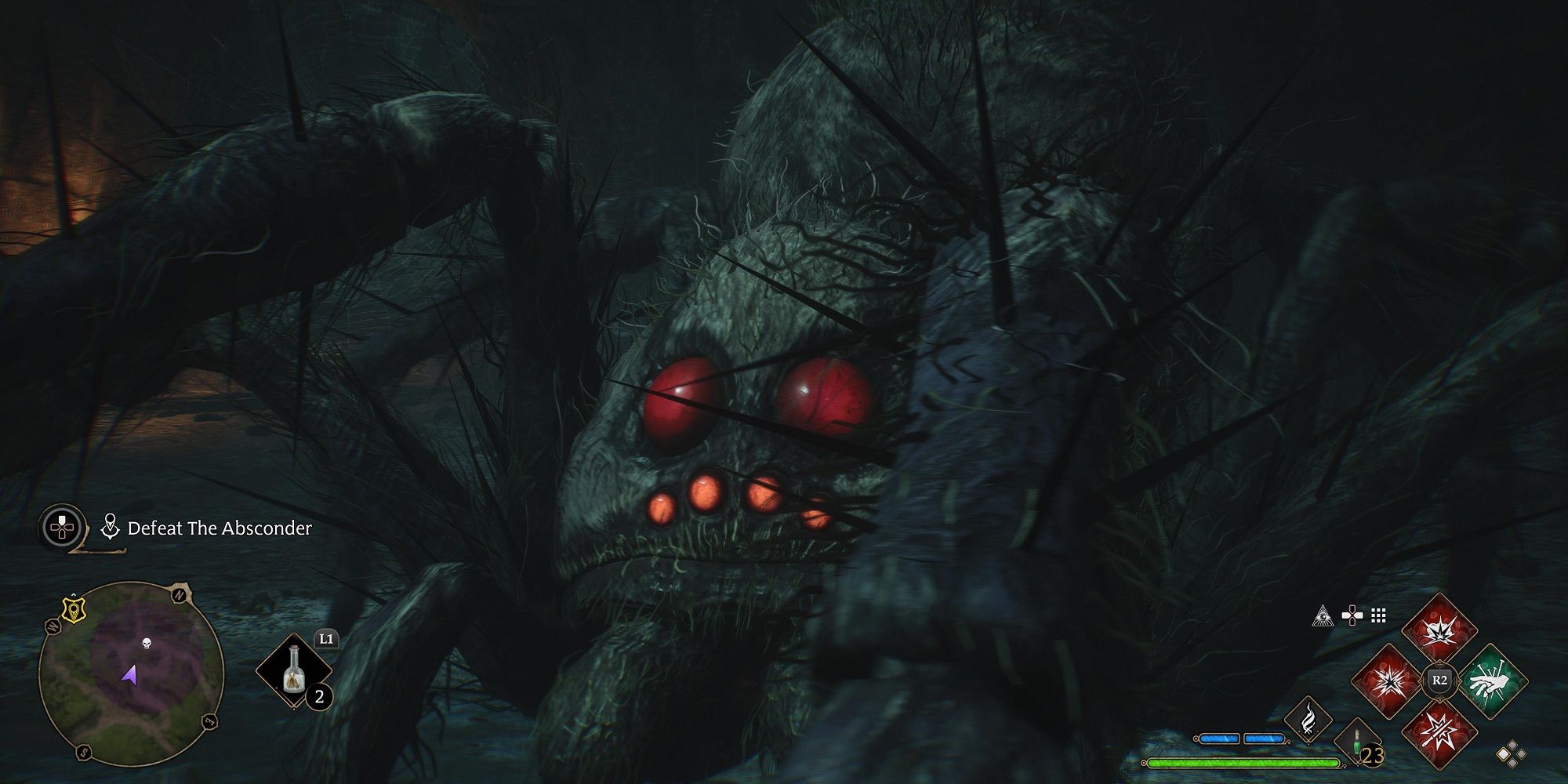The width and height of the screenshot is (1568, 784).
Task: Click the white dot-grid icon
Action: pos(1378,616)
